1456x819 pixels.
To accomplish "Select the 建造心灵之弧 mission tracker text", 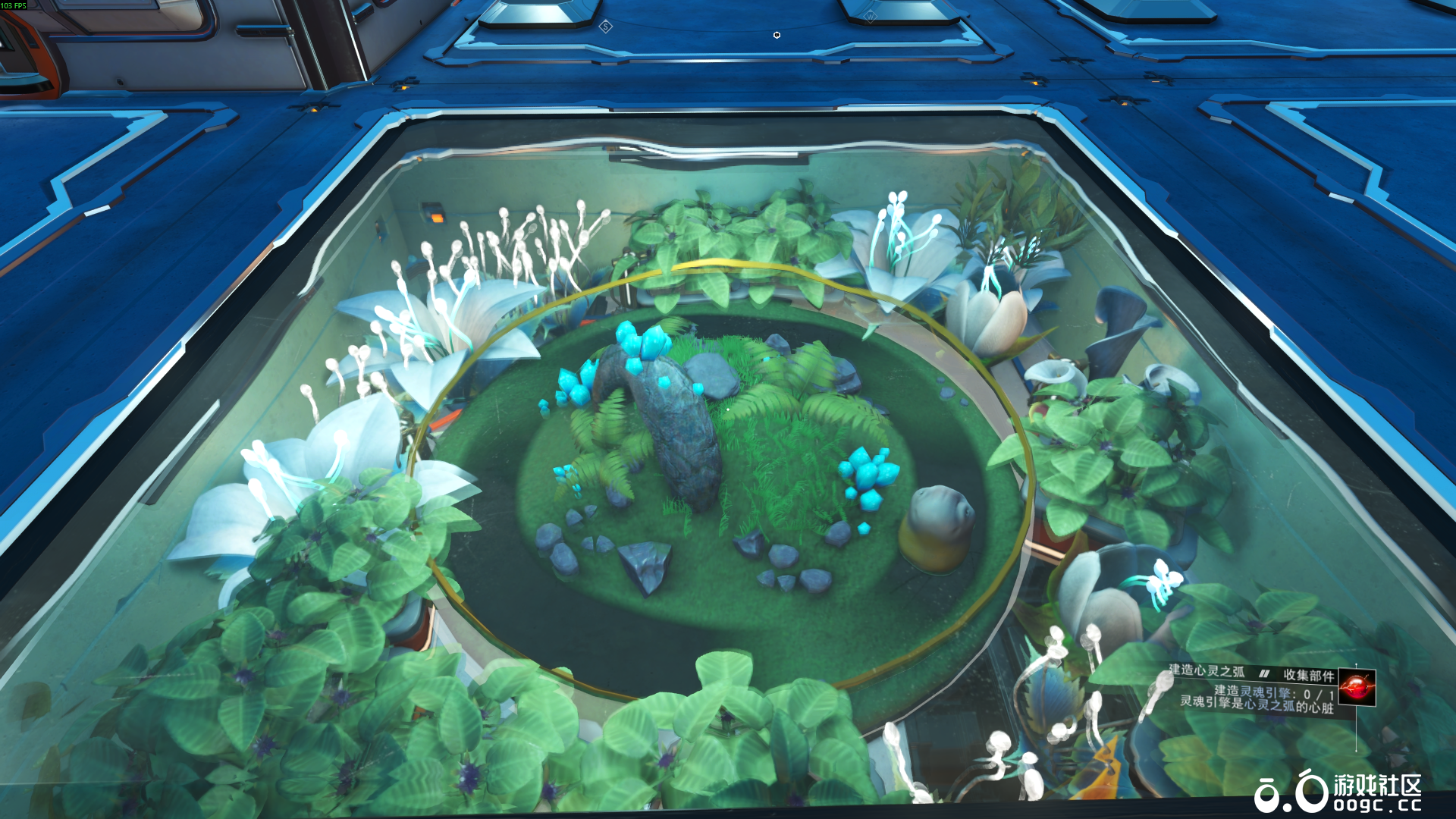I will 1207,670.
